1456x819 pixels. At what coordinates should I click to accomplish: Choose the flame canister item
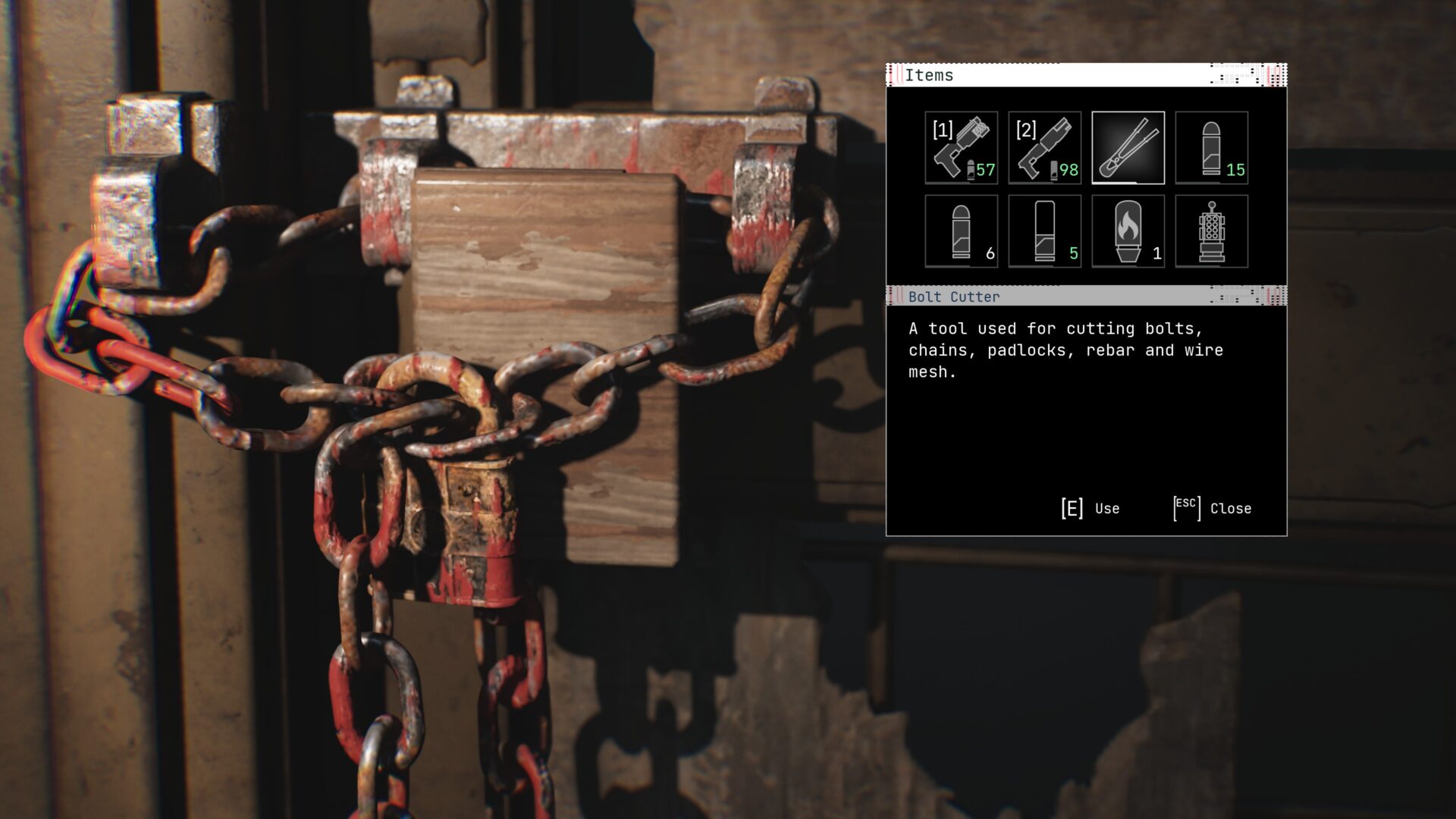point(1128,231)
